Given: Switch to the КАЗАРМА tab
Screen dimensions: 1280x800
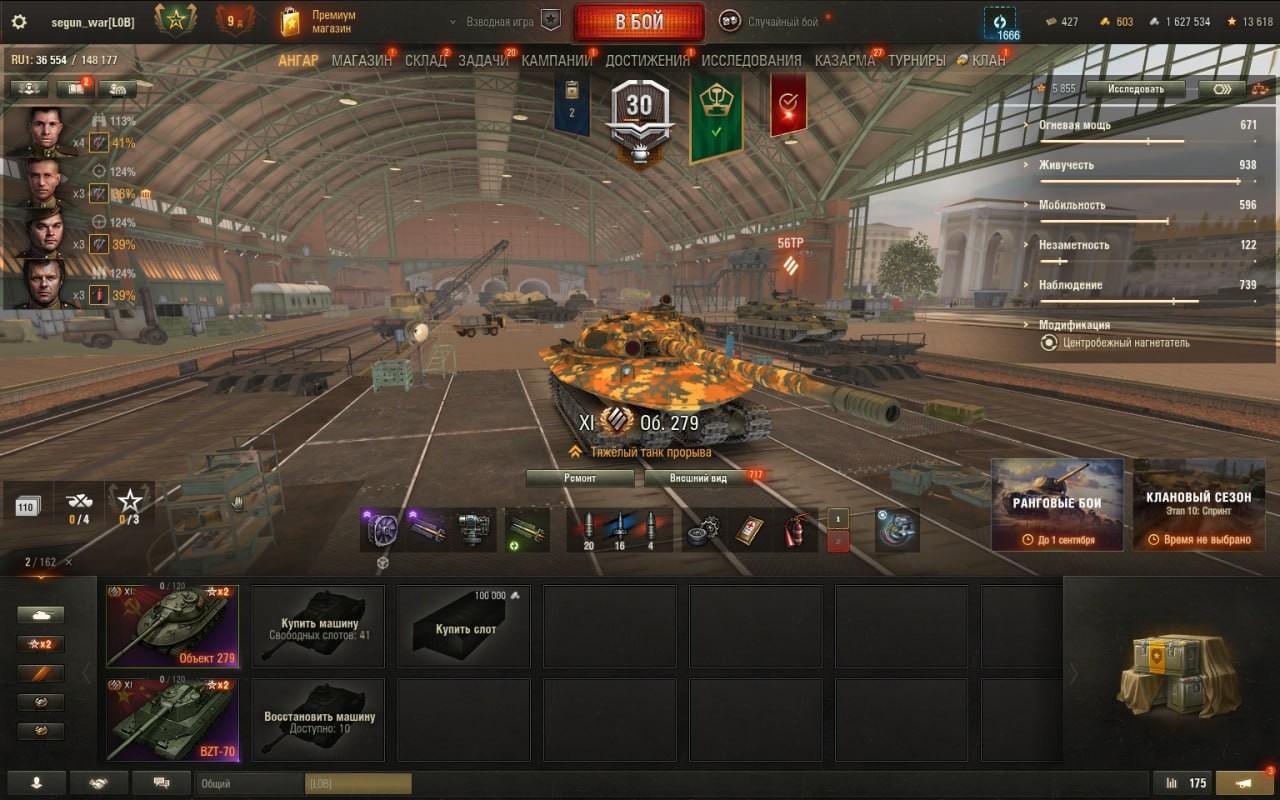Looking at the screenshot, I should click(x=844, y=61).
